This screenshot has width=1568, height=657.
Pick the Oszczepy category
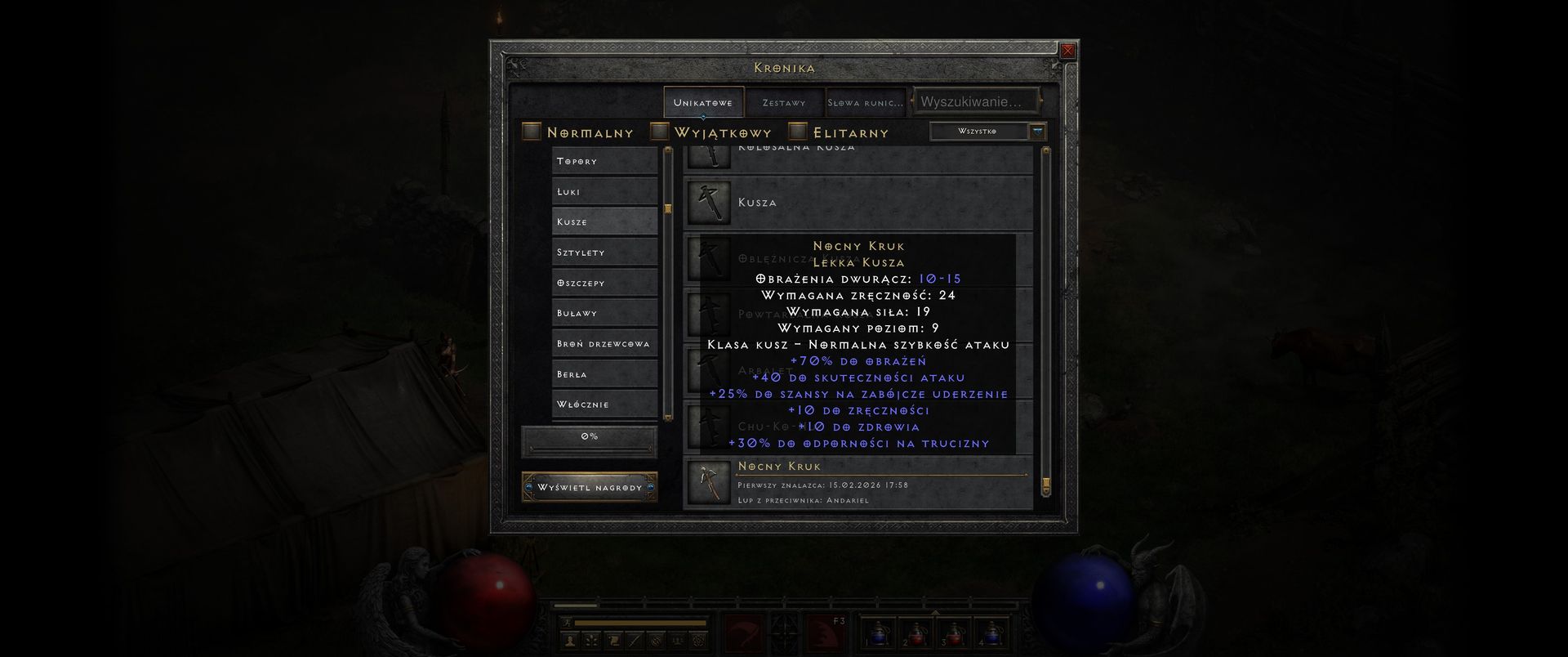tap(604, 283)
